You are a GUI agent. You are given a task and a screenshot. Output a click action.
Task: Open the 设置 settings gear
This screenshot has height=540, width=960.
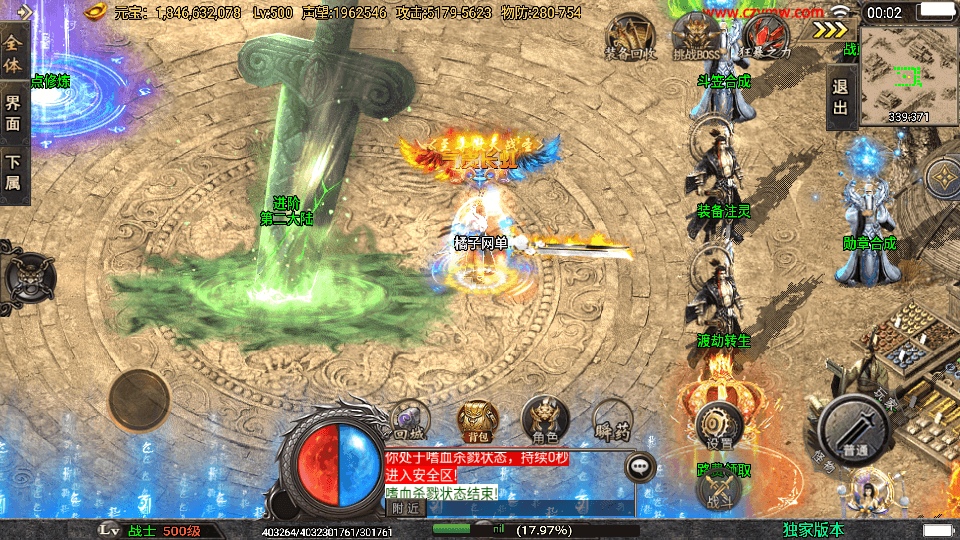click(x=716, y=424)
